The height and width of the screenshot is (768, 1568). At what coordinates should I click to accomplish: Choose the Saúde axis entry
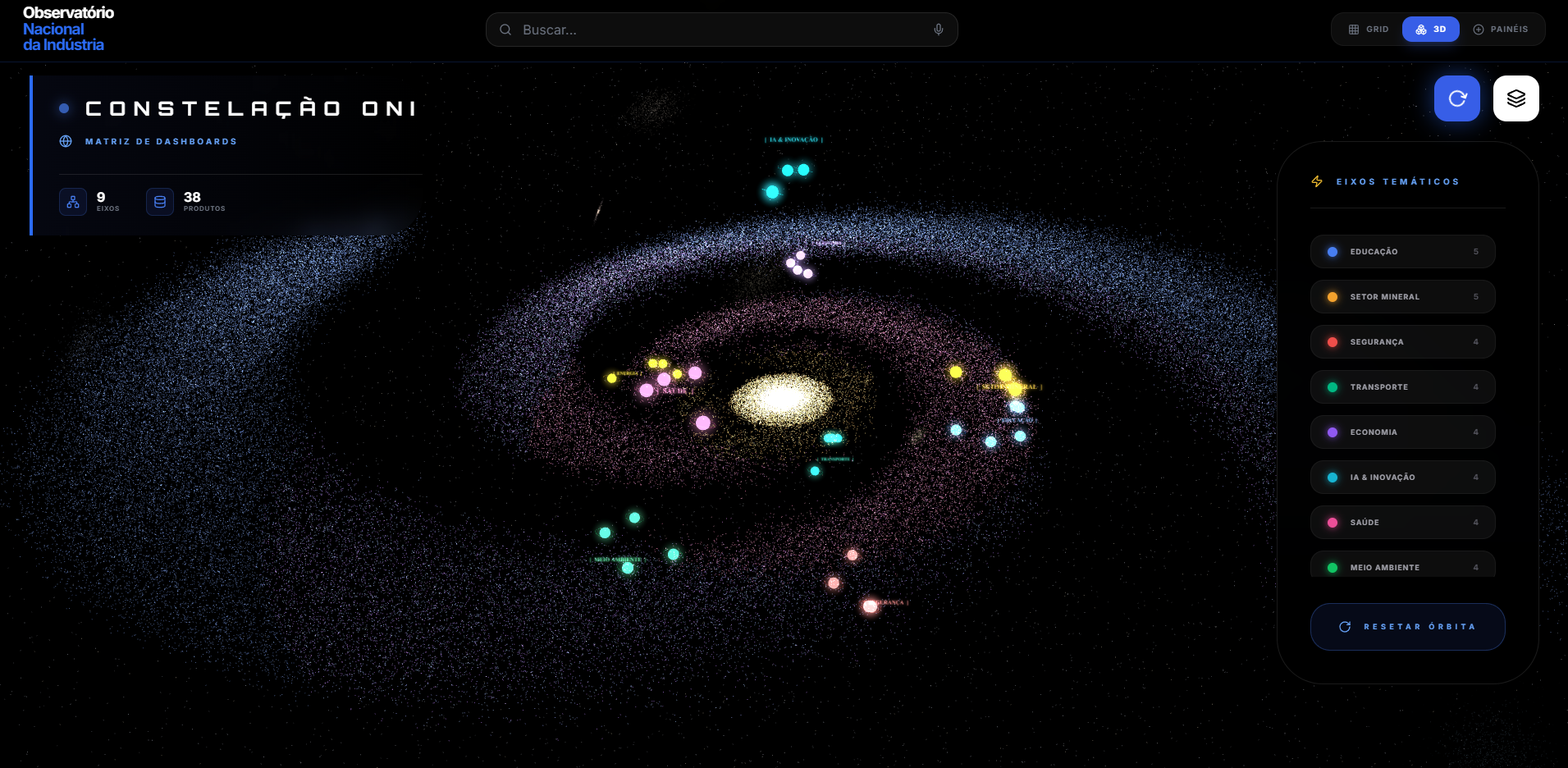1402,523
